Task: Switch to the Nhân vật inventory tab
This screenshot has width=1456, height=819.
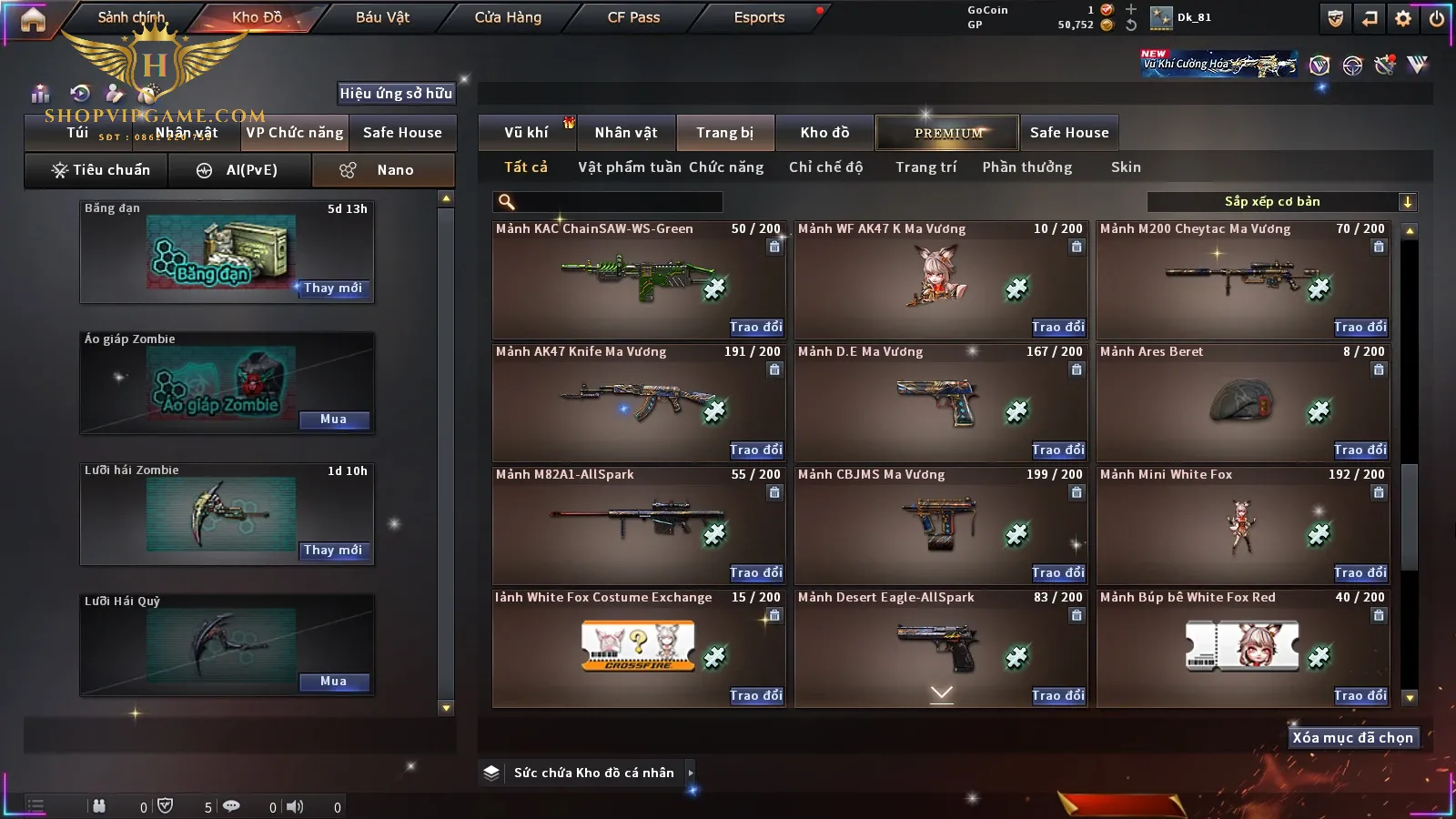Action: click(x=626, y=133)
